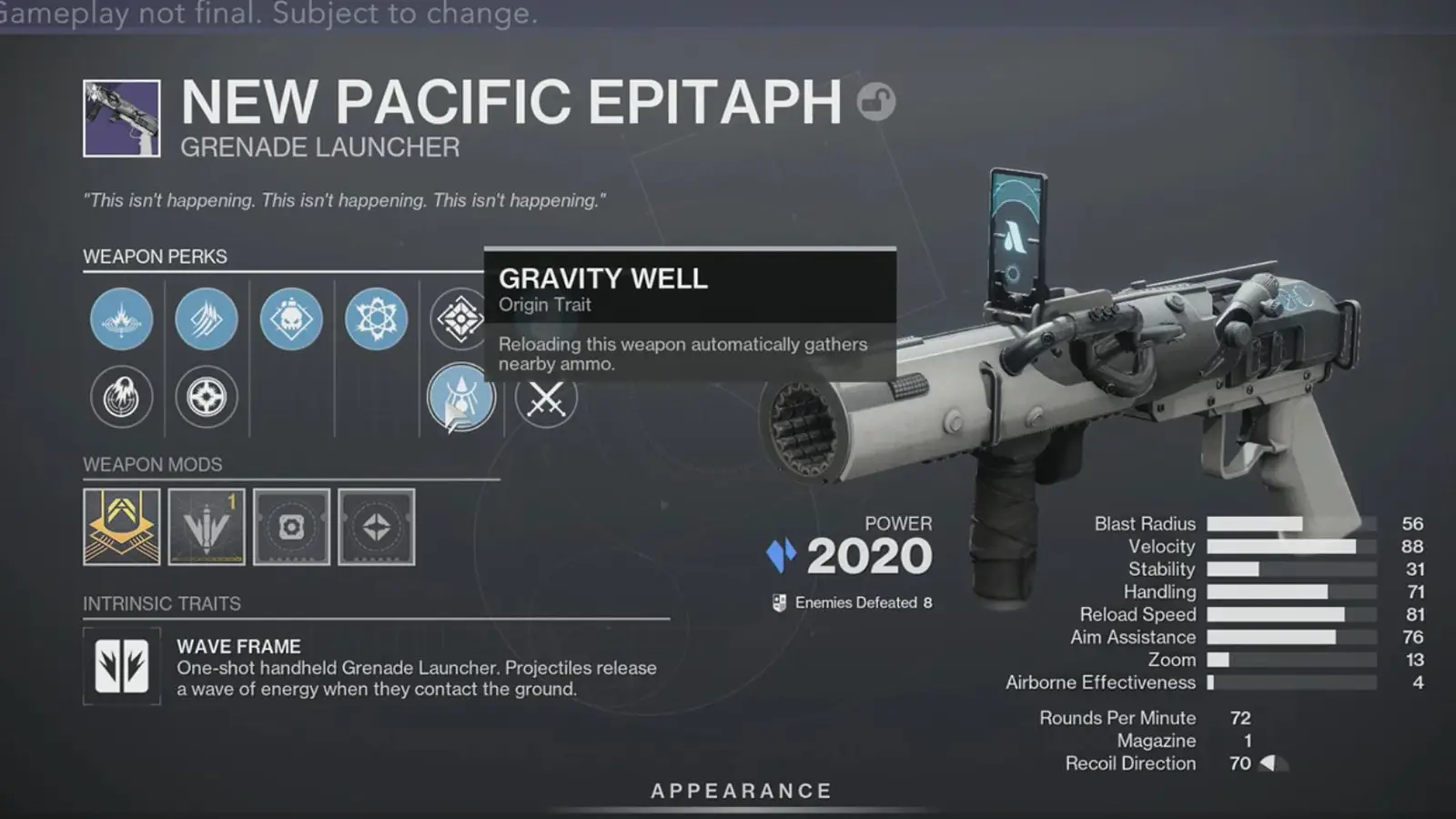
Task: Click the Enemies Defeated crest icon
Action: tap(778, 602)
